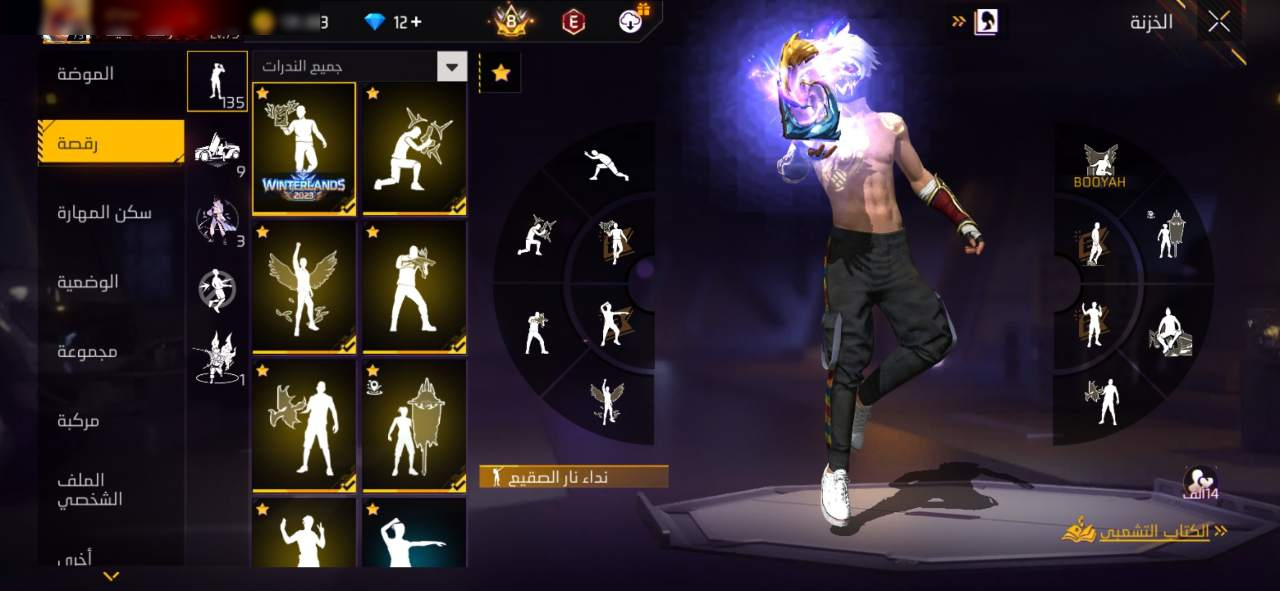Close the vault screen with the X
1280x591 pixels.
(x=1218, y=22)
